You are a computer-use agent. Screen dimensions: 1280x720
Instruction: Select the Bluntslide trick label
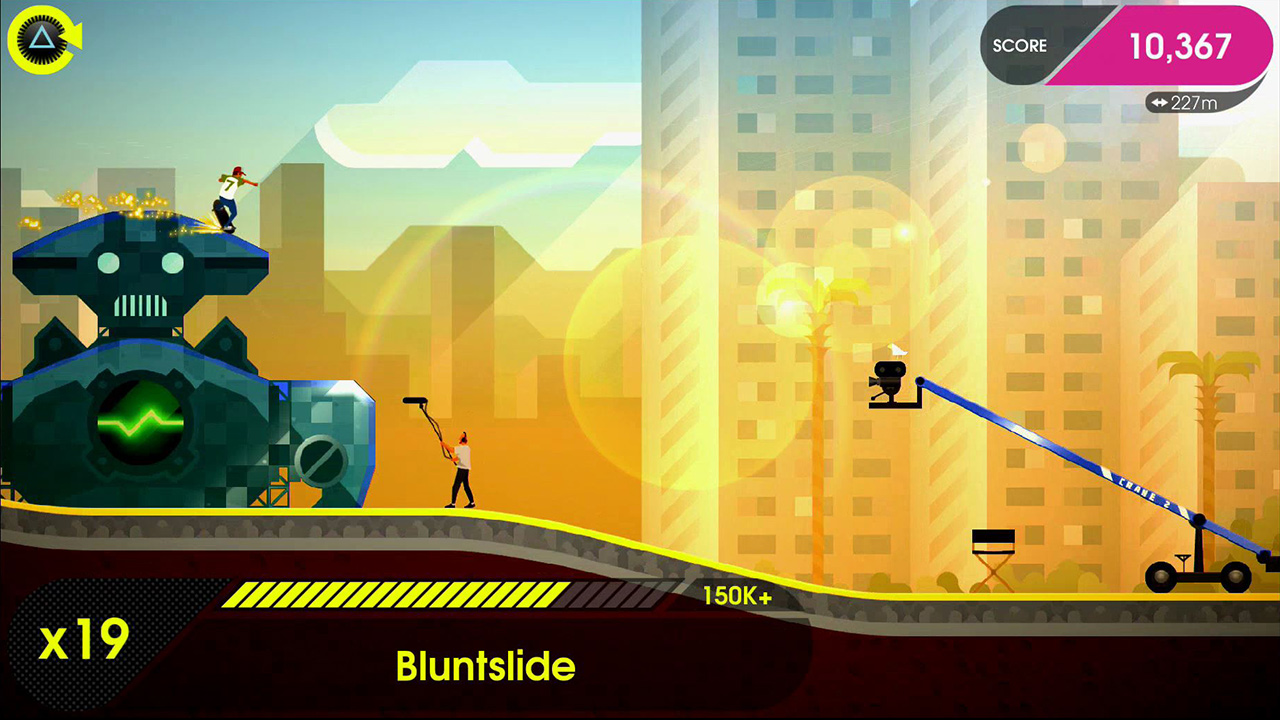pyautogui.click(x=487, y=666)
